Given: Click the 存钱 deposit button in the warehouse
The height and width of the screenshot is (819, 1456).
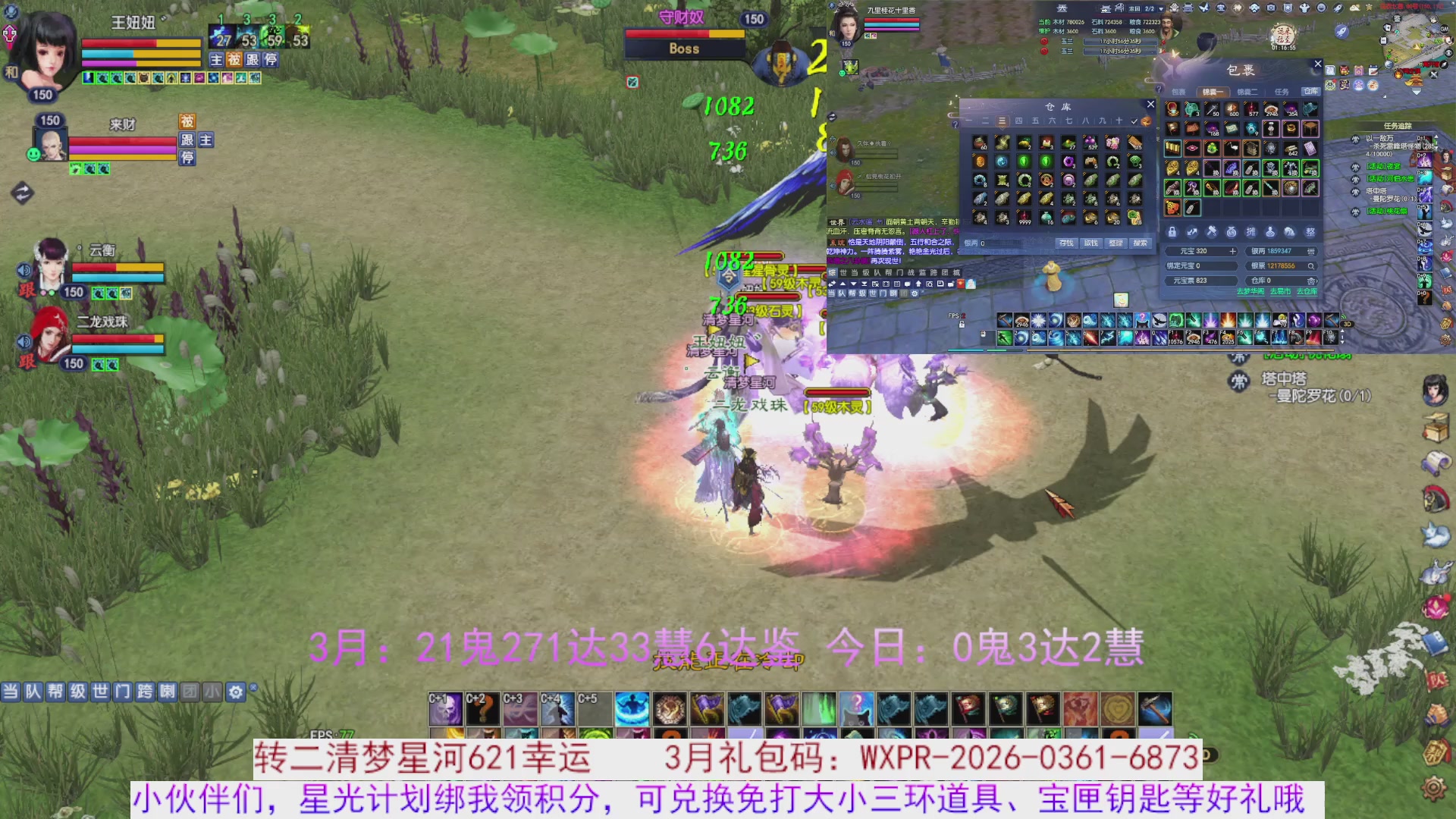Looking at the screenshot, I should click(x=1067, y=243).
